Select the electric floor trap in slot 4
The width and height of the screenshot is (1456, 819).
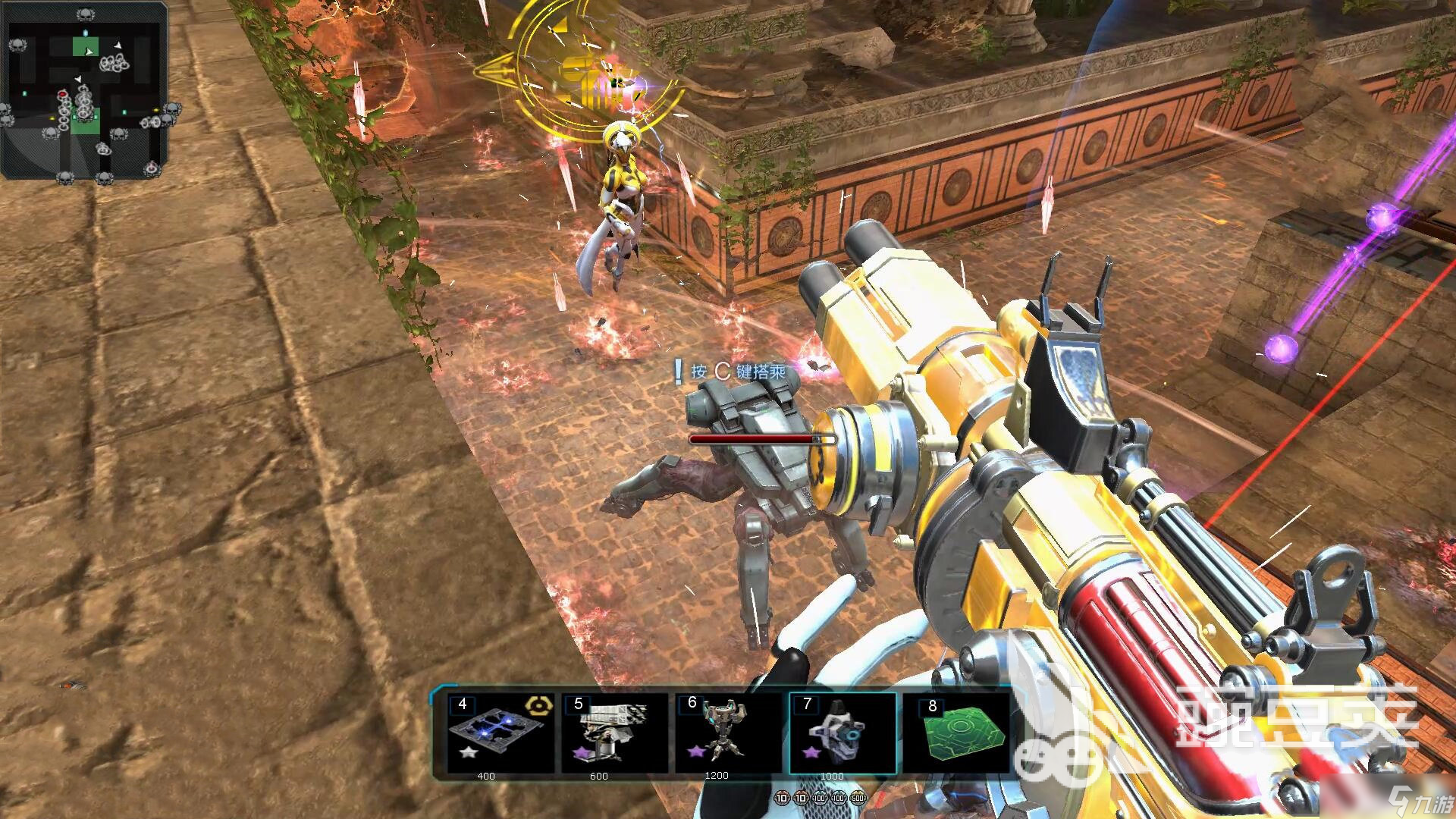pyautogui.click(x=497, y=733)
